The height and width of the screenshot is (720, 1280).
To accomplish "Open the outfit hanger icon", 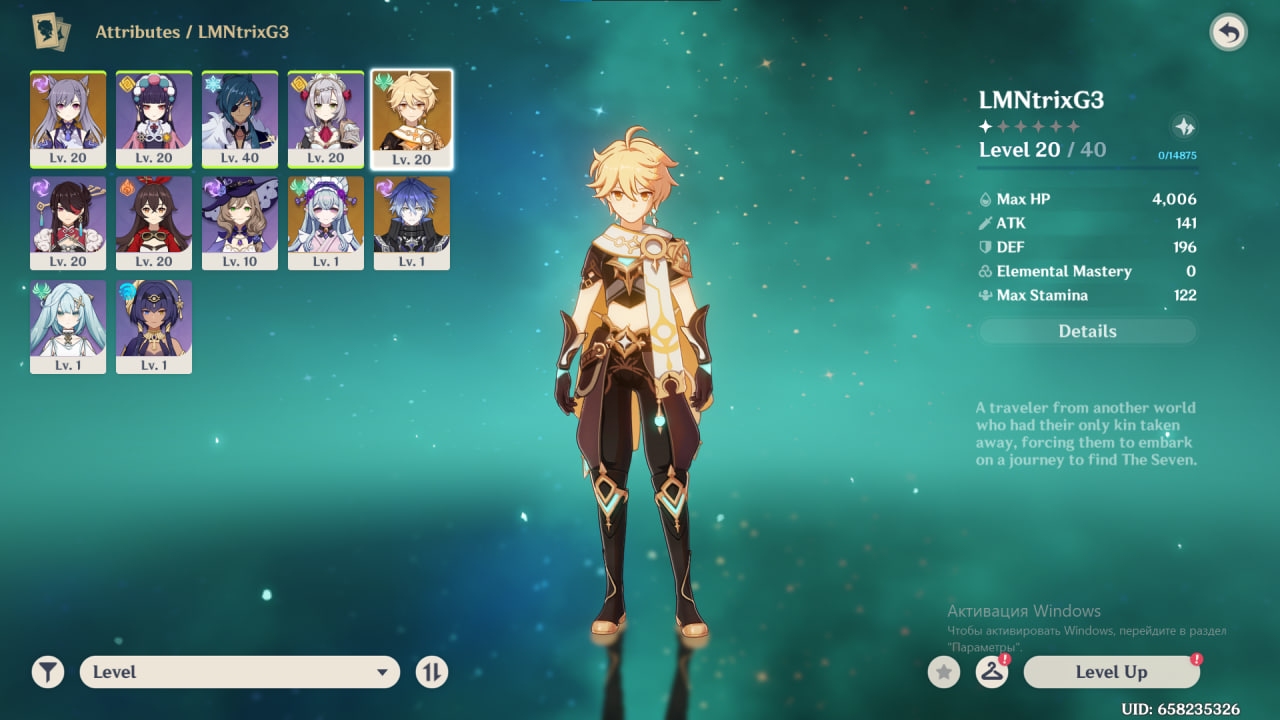I will coord(991,672).
